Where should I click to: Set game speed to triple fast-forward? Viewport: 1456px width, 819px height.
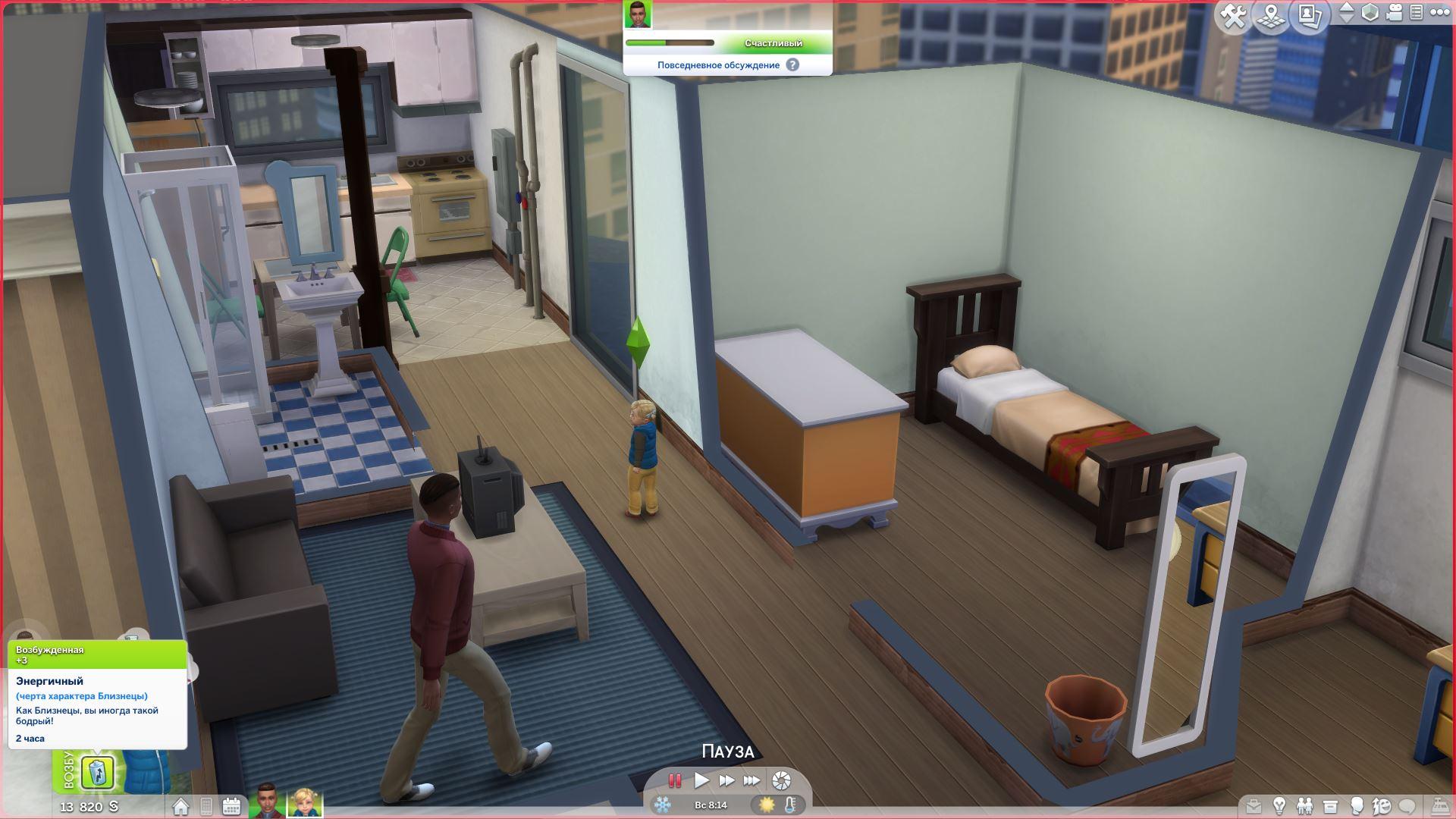coord(752,780)
